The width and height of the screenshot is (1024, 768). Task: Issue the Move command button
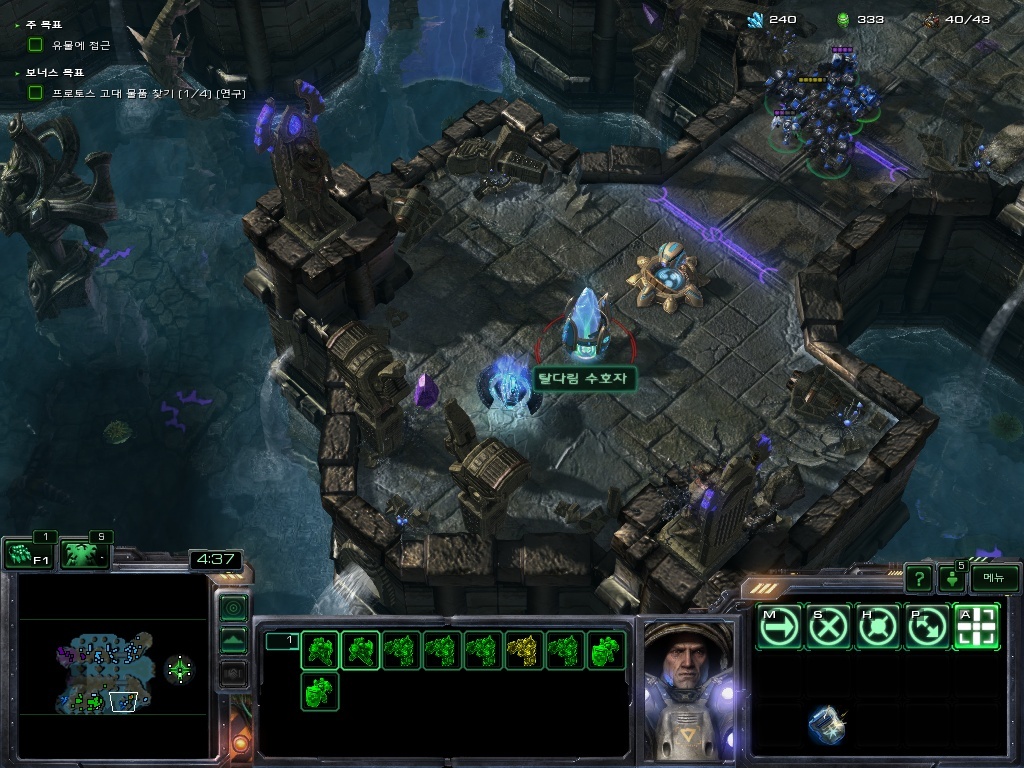[779, 627]
